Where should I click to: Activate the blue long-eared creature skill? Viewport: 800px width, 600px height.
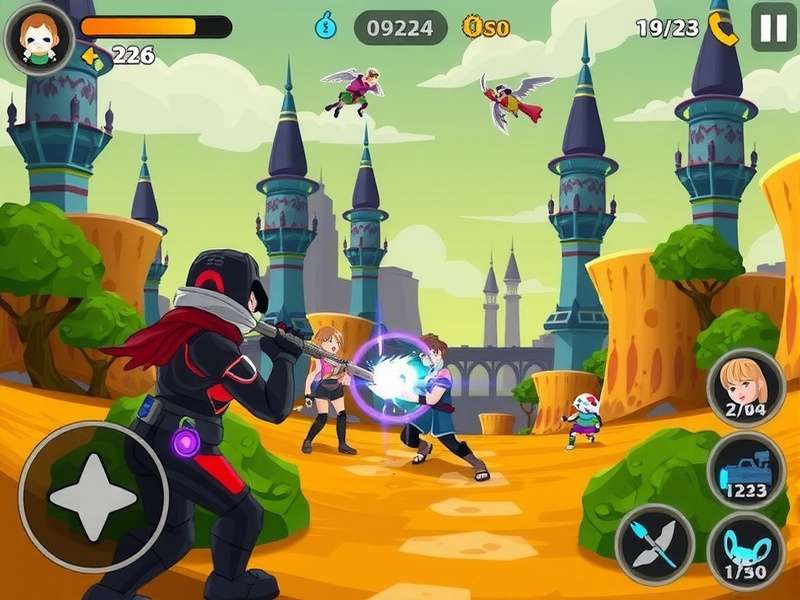click(746, 552)
